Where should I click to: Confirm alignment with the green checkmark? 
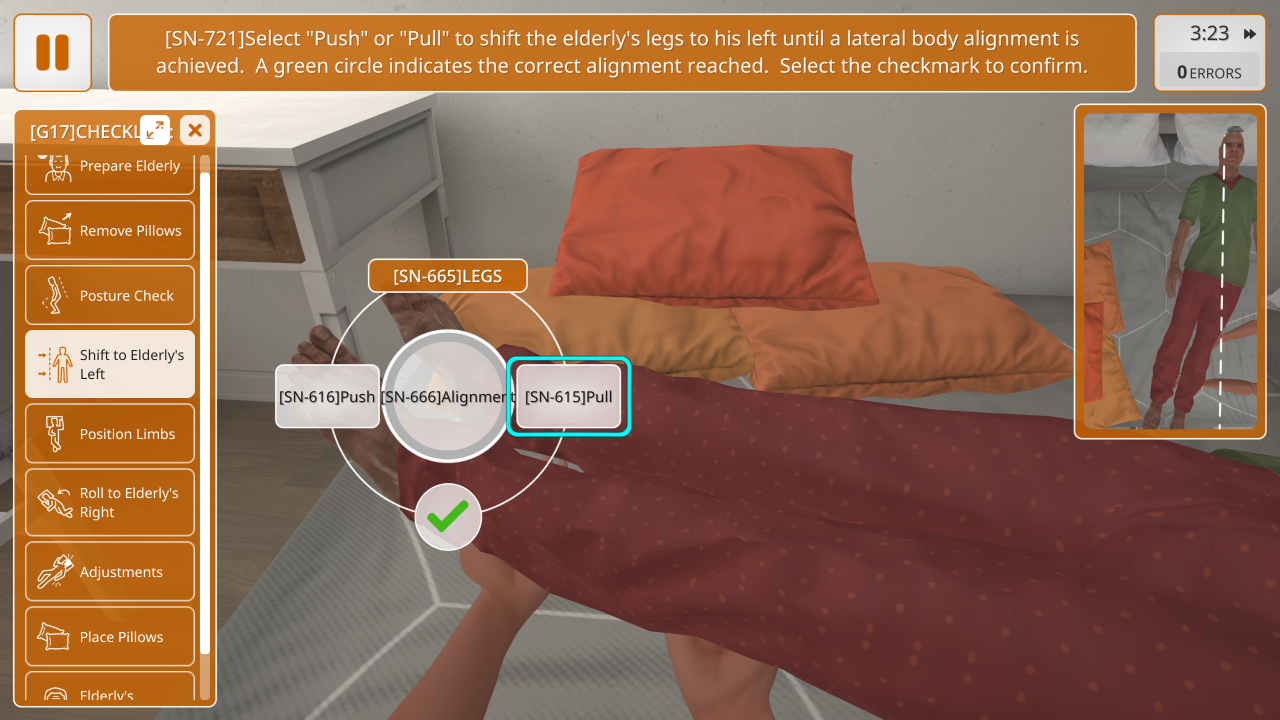448,517
